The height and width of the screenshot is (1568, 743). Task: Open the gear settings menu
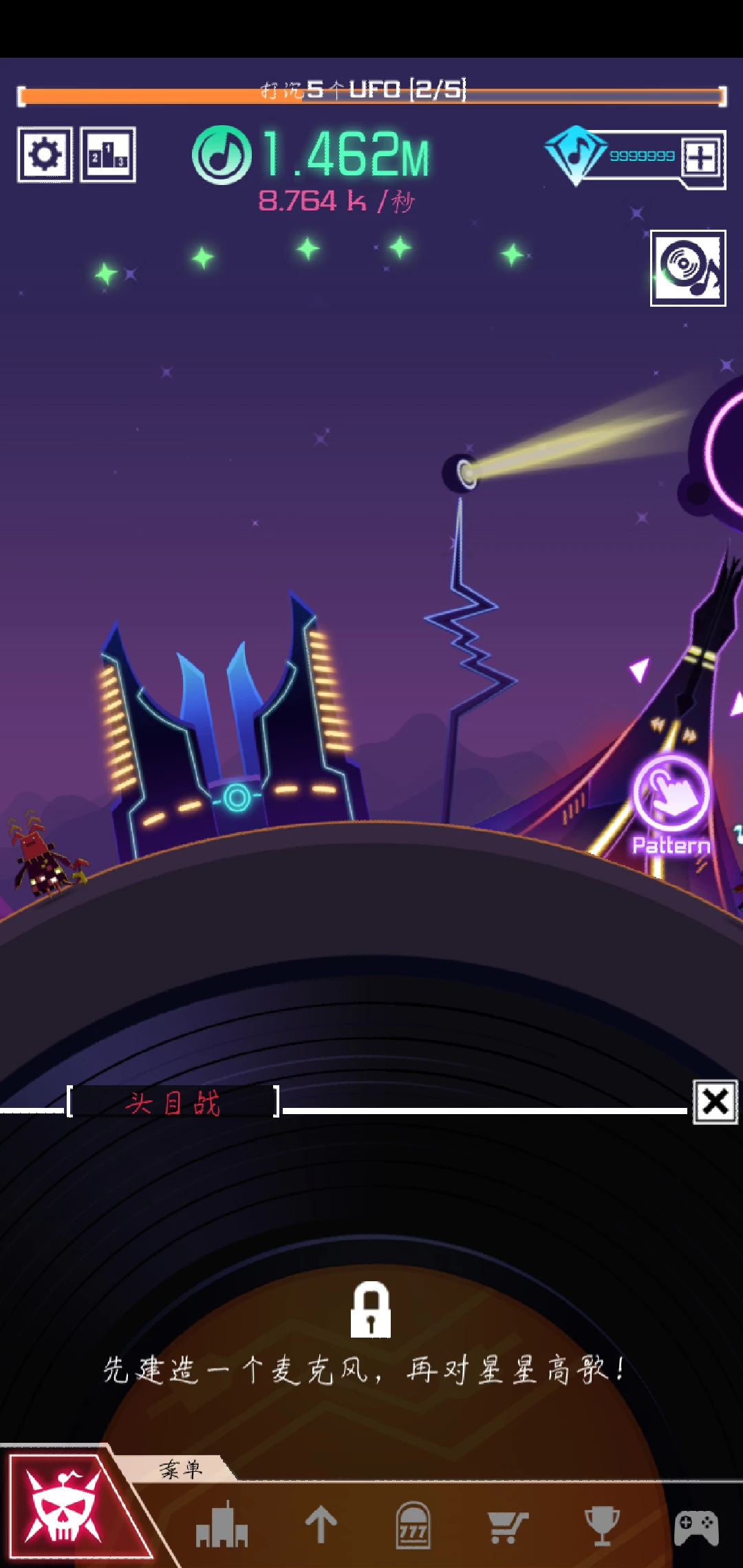45,155
